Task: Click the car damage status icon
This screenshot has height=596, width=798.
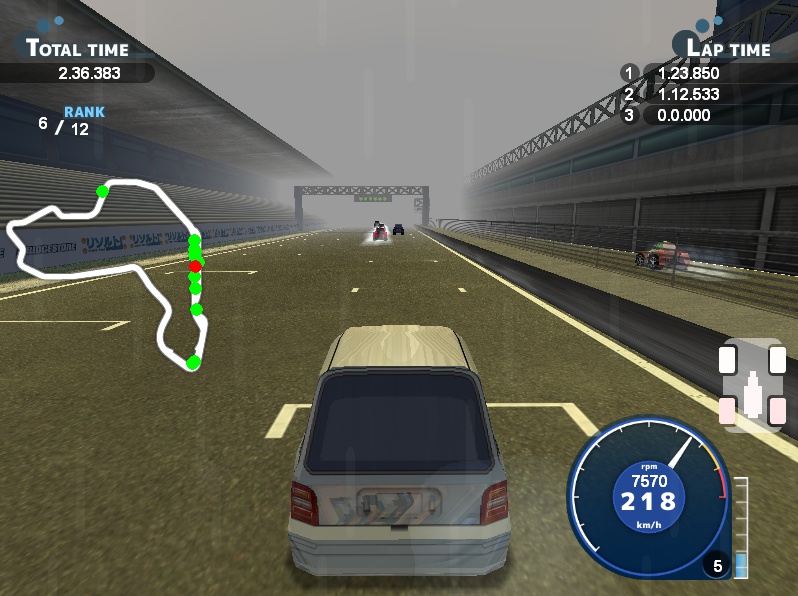Action: pos(752,386)
